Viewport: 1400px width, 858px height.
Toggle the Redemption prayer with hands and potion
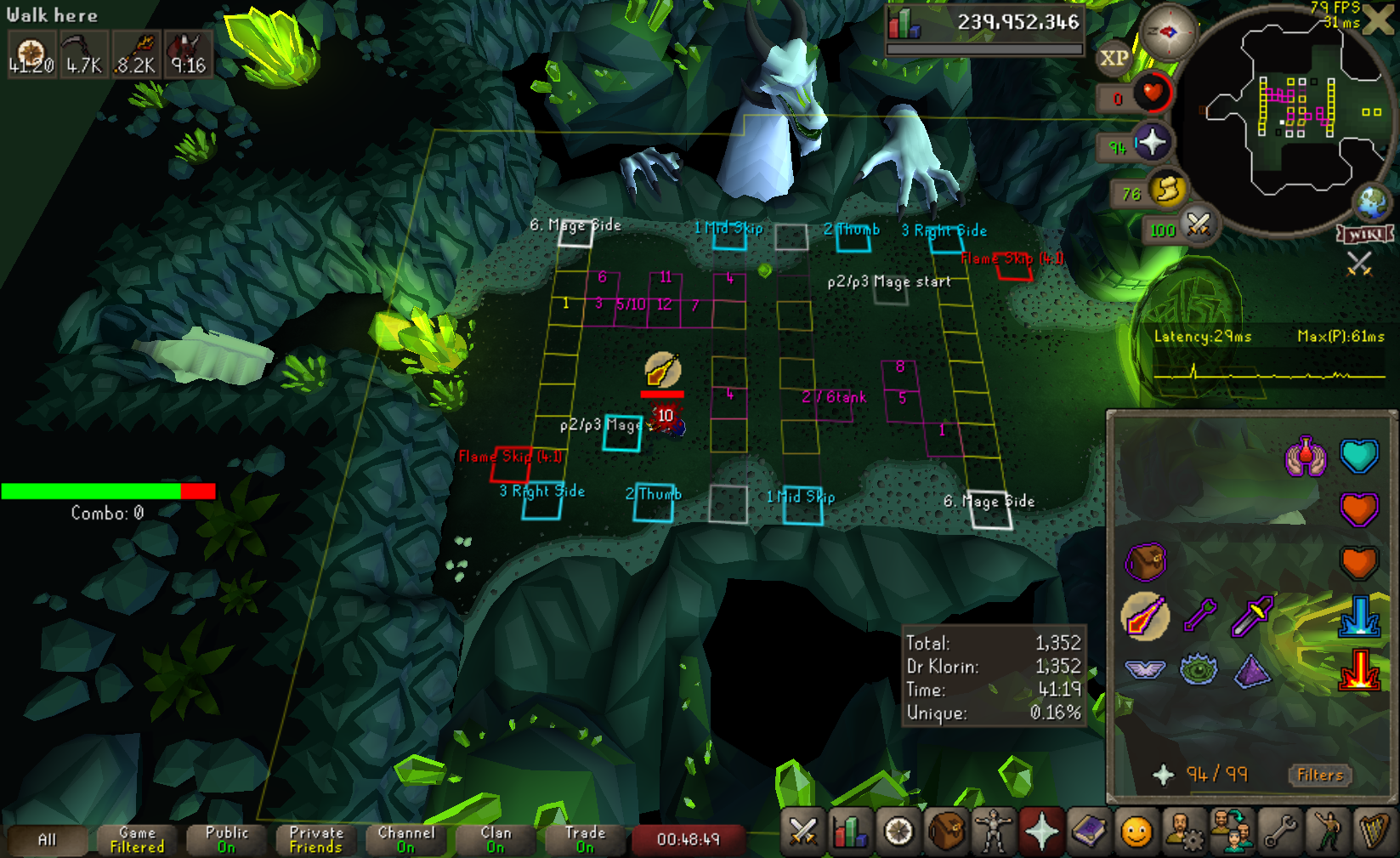pos(1305,457)
